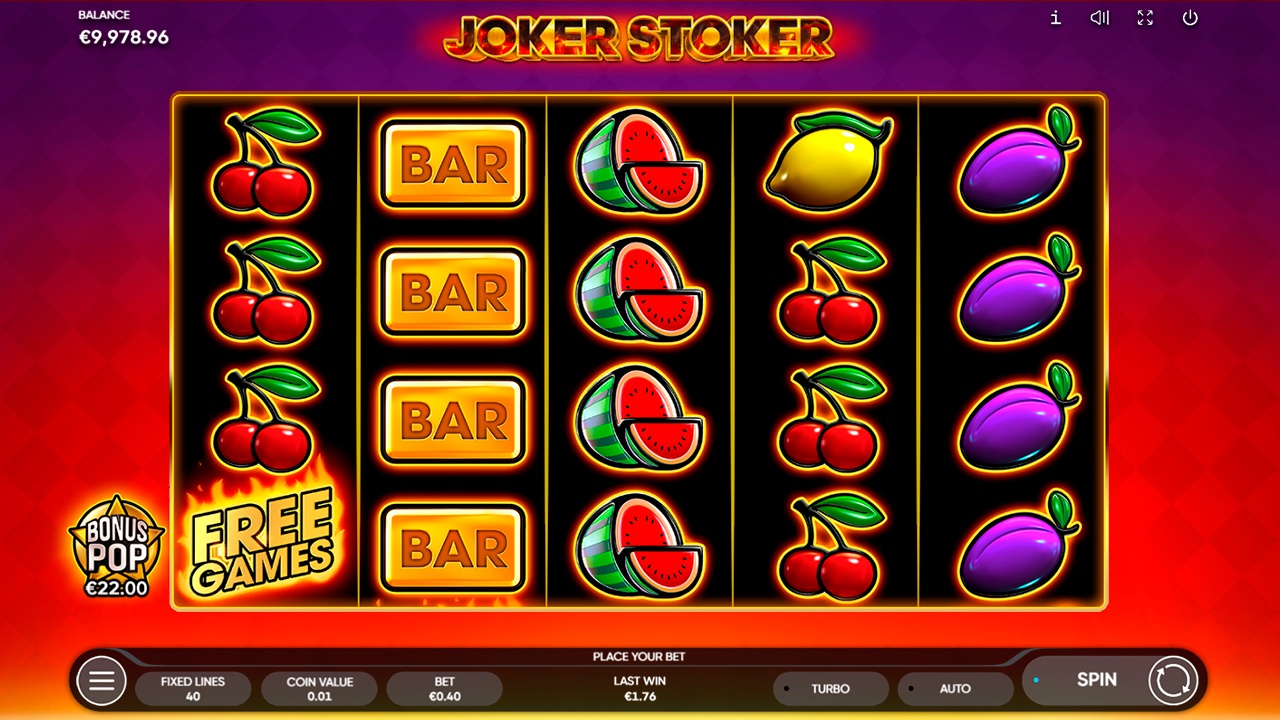The height and width of the screenshot is (720, 1280).
Task: Open the Fixed Lines selector
Action: (193, 688)
